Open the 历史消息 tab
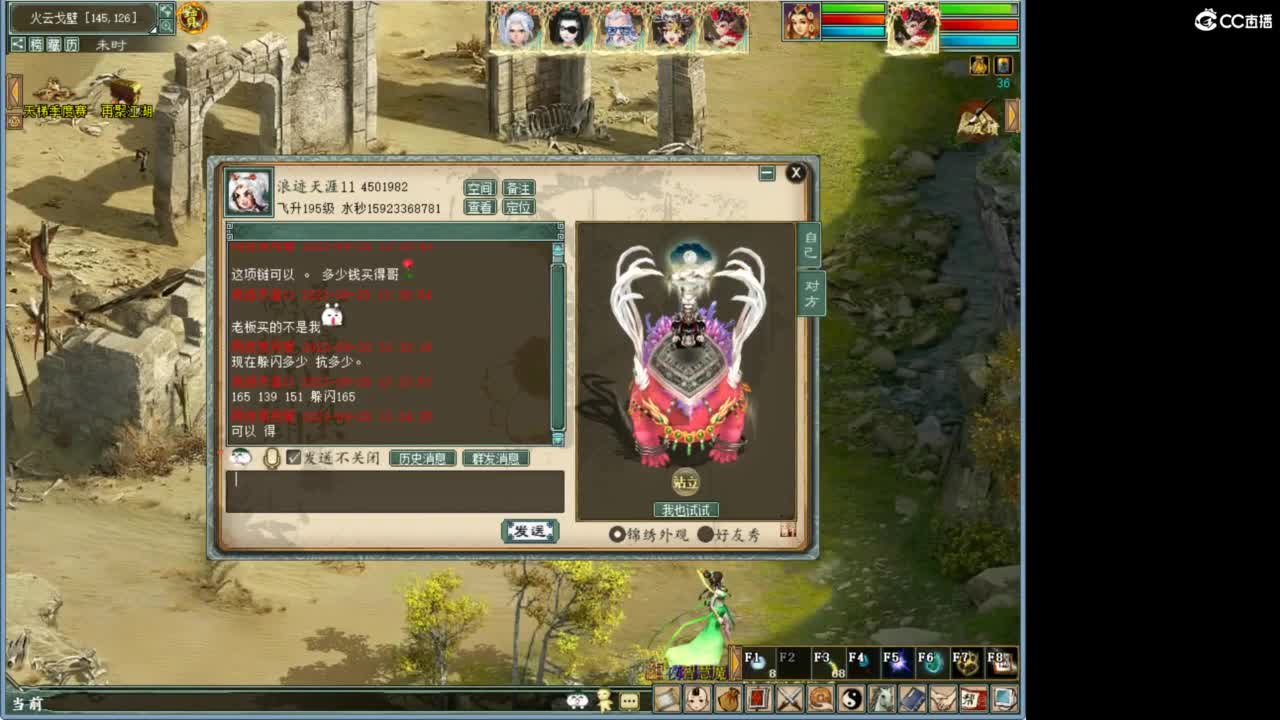 click(x=423, y=458)
